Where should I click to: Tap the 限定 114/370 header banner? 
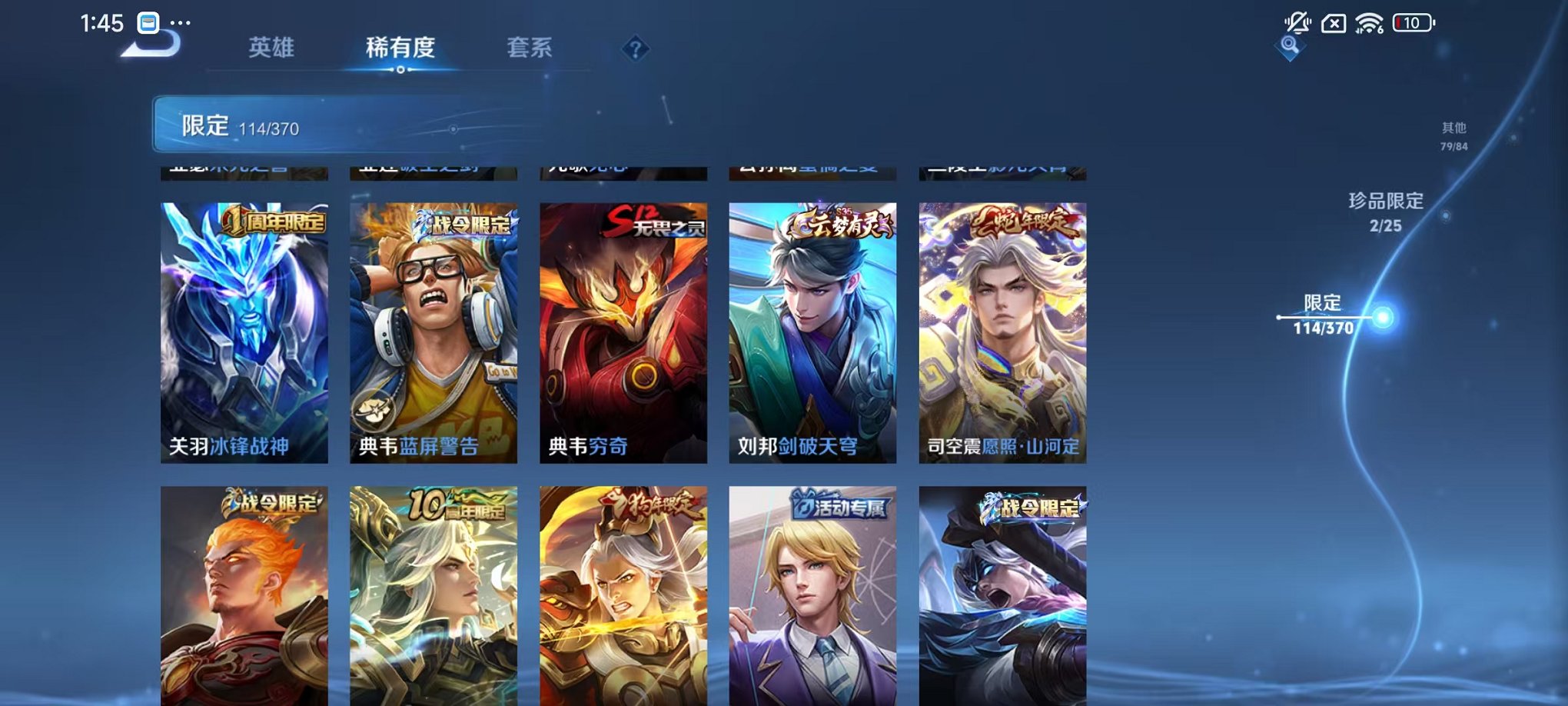coord(307,125)
